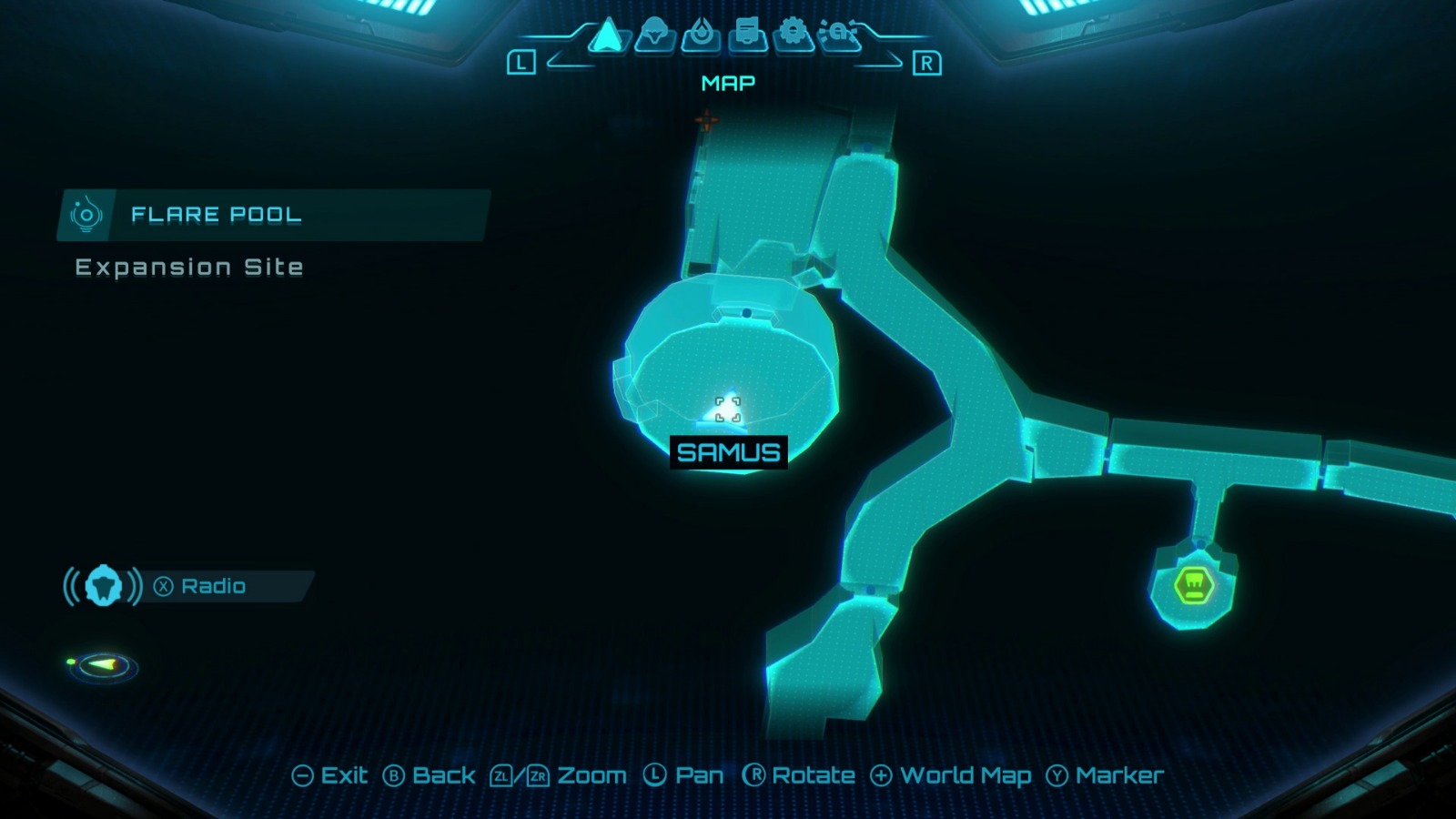Viewport: 1456px width, 819px height.
Task: Click the orange crosshair marker atop the map
Action: [x=707, y=119]
